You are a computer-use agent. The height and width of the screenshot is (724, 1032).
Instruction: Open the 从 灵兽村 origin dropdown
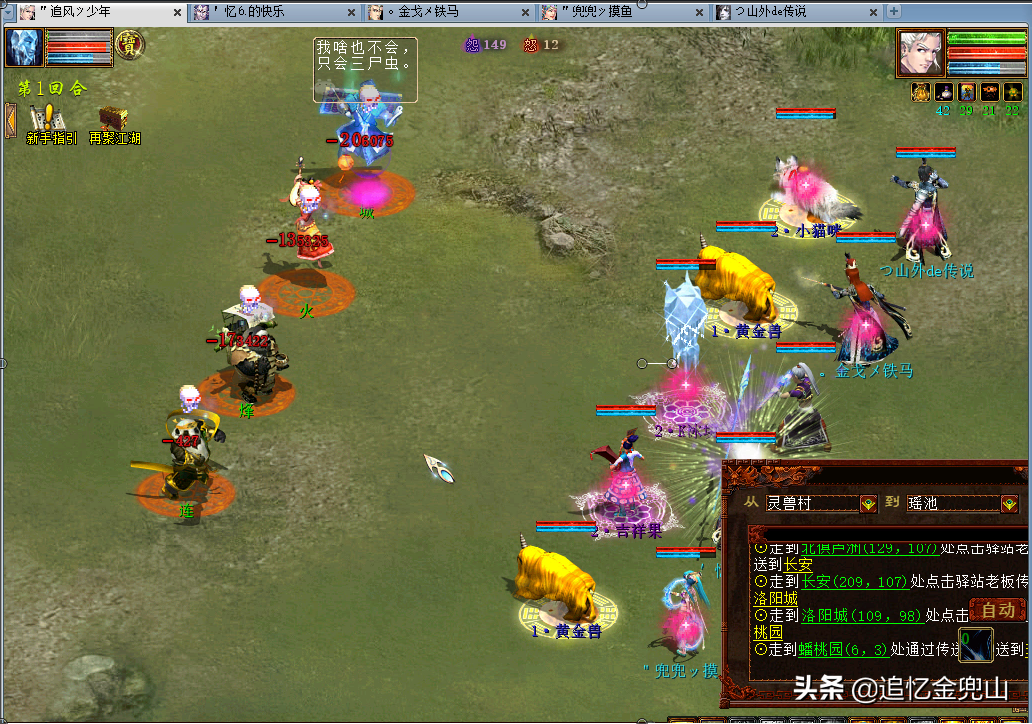(x=868, y=504)
